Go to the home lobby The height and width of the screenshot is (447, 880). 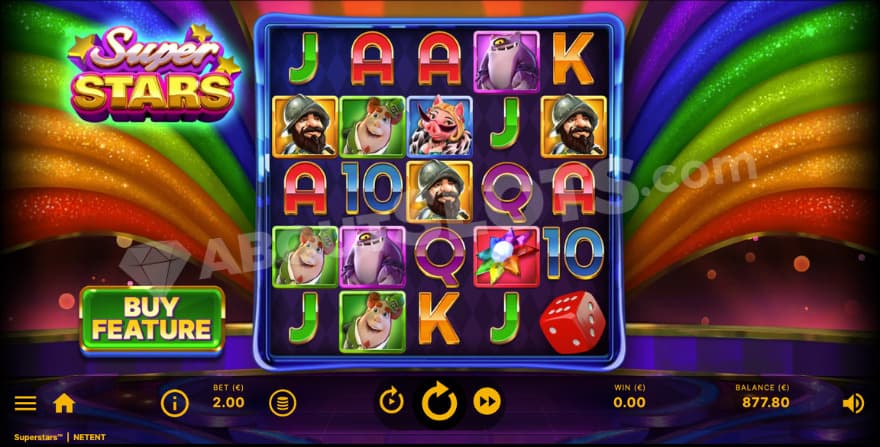(x=64, y=403)
